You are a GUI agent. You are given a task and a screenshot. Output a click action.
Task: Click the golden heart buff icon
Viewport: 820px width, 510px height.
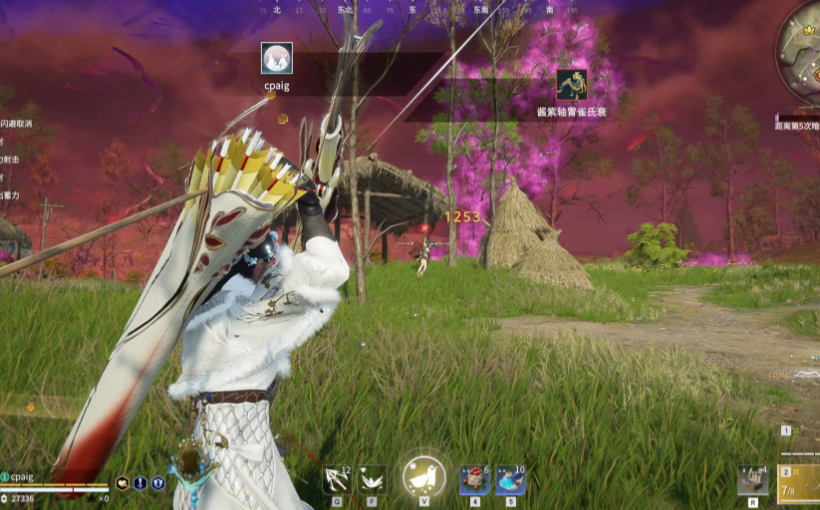122,483
